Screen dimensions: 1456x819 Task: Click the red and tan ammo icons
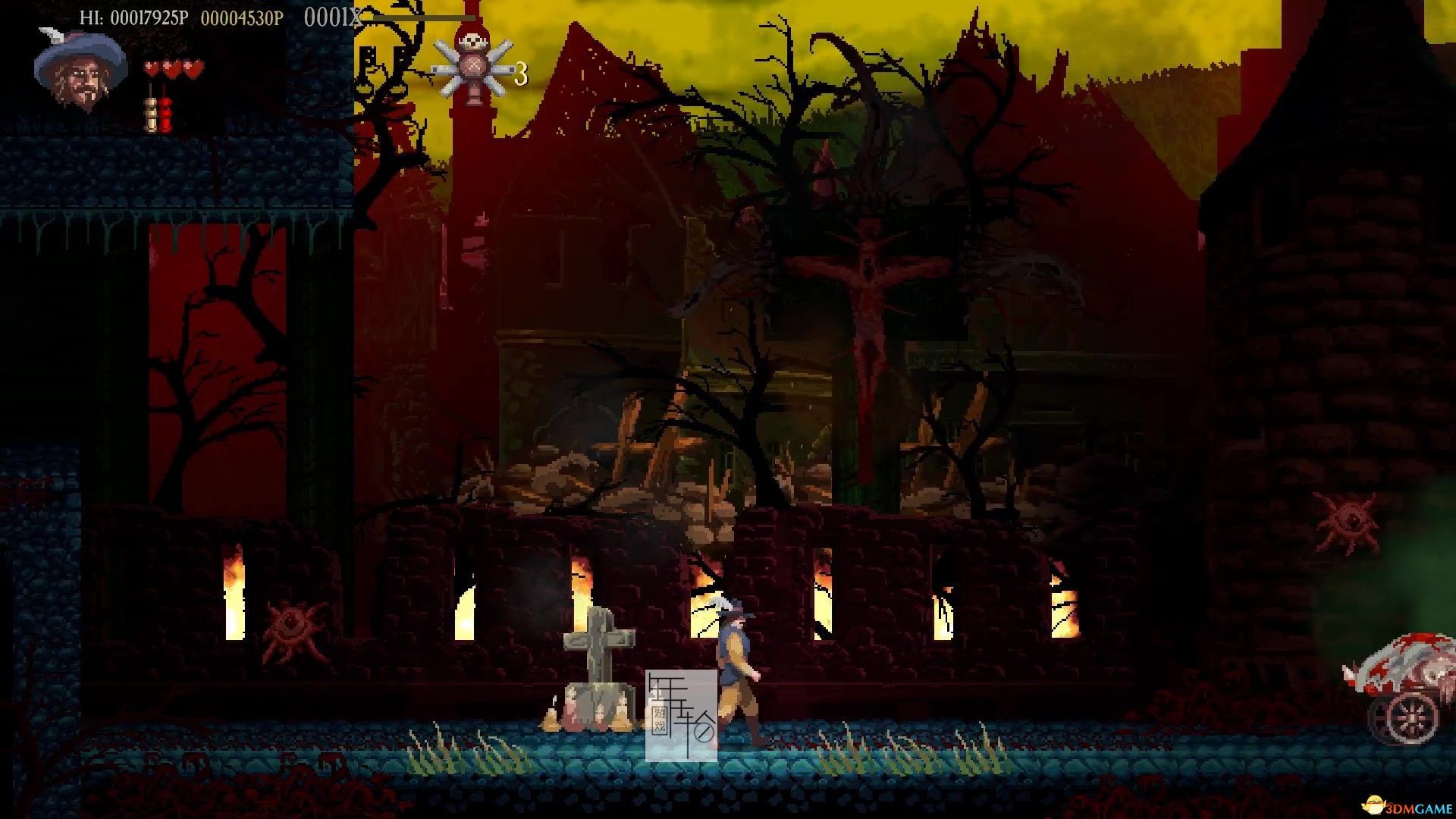point(158,108)
